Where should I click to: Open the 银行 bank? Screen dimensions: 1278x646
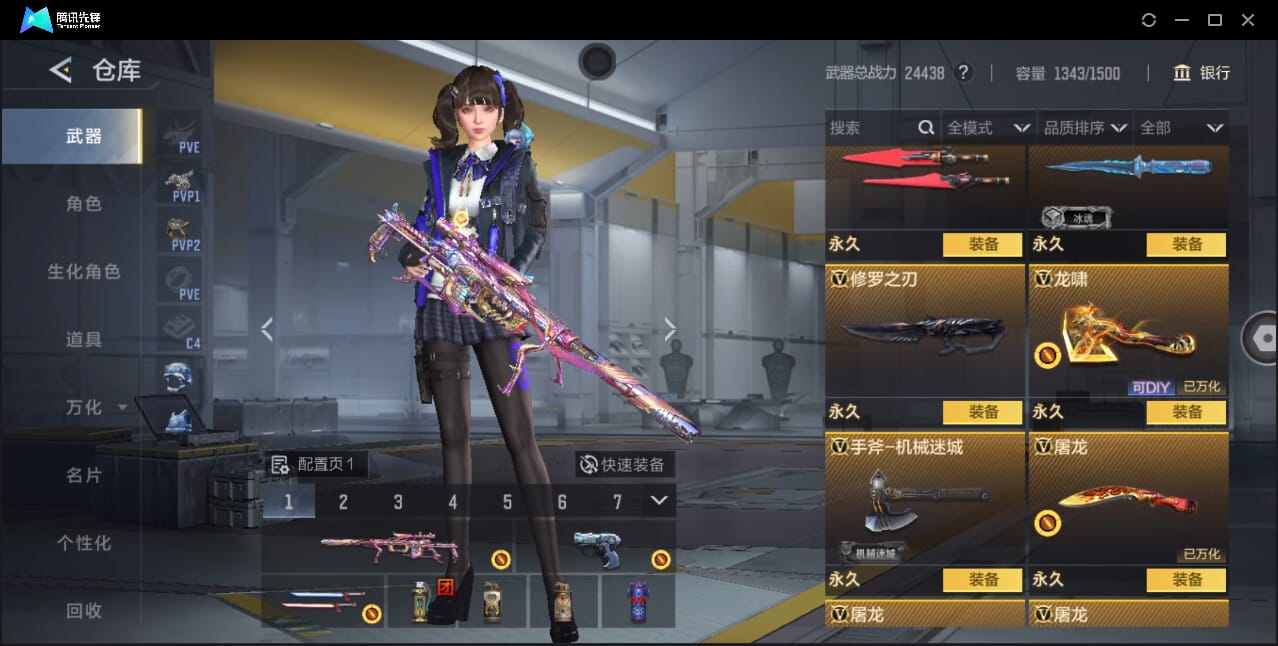click(x=1202, y=73)
